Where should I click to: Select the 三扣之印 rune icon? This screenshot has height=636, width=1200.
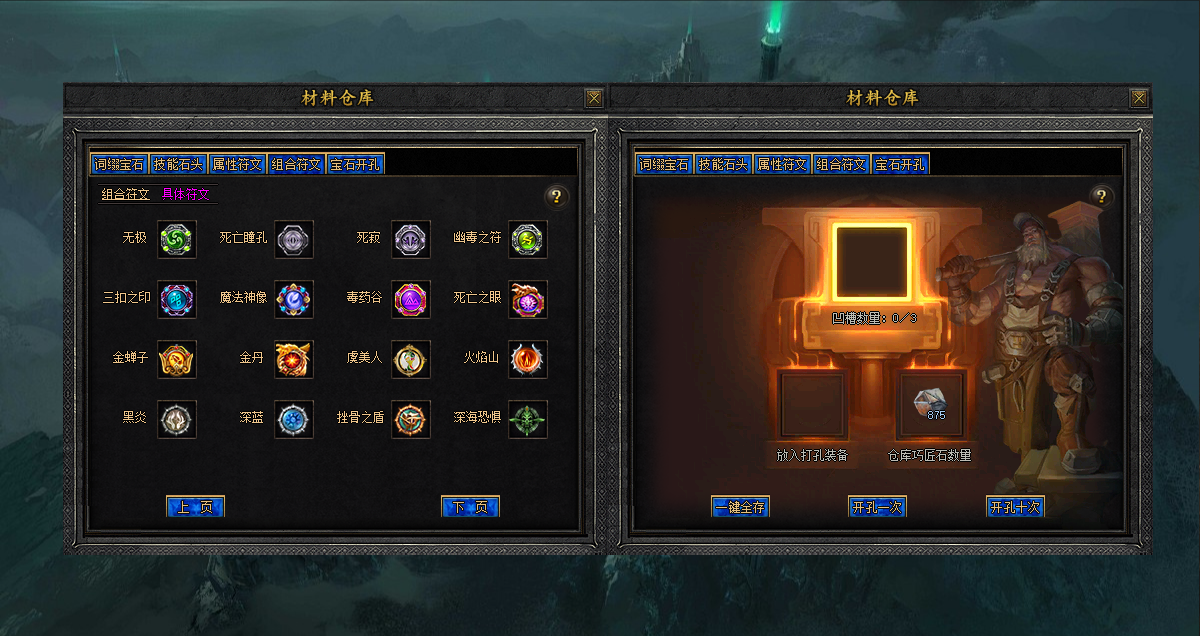[x=177, y=299]
